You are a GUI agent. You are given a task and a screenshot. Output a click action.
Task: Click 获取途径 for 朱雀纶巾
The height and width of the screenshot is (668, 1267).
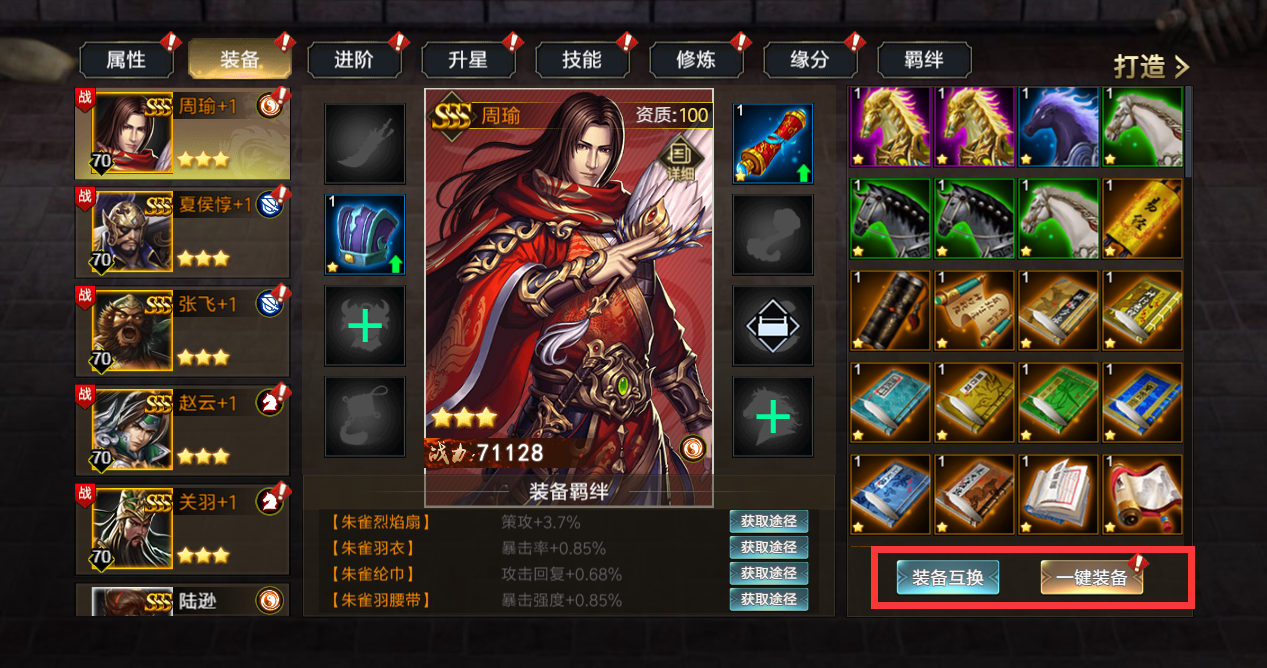point(769,573)
